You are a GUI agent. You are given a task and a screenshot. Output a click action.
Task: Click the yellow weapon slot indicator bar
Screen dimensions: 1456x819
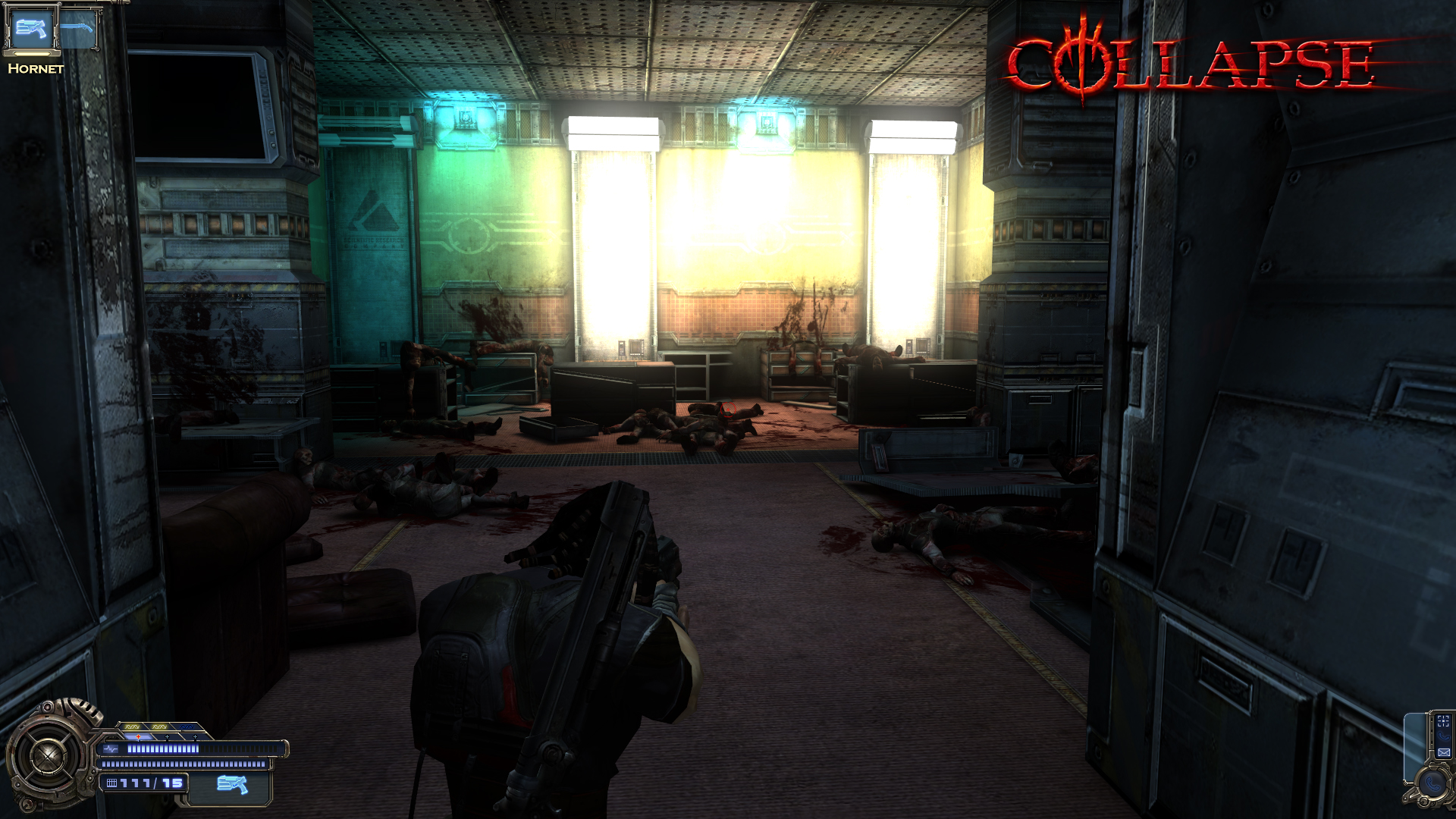click(32, 55)
